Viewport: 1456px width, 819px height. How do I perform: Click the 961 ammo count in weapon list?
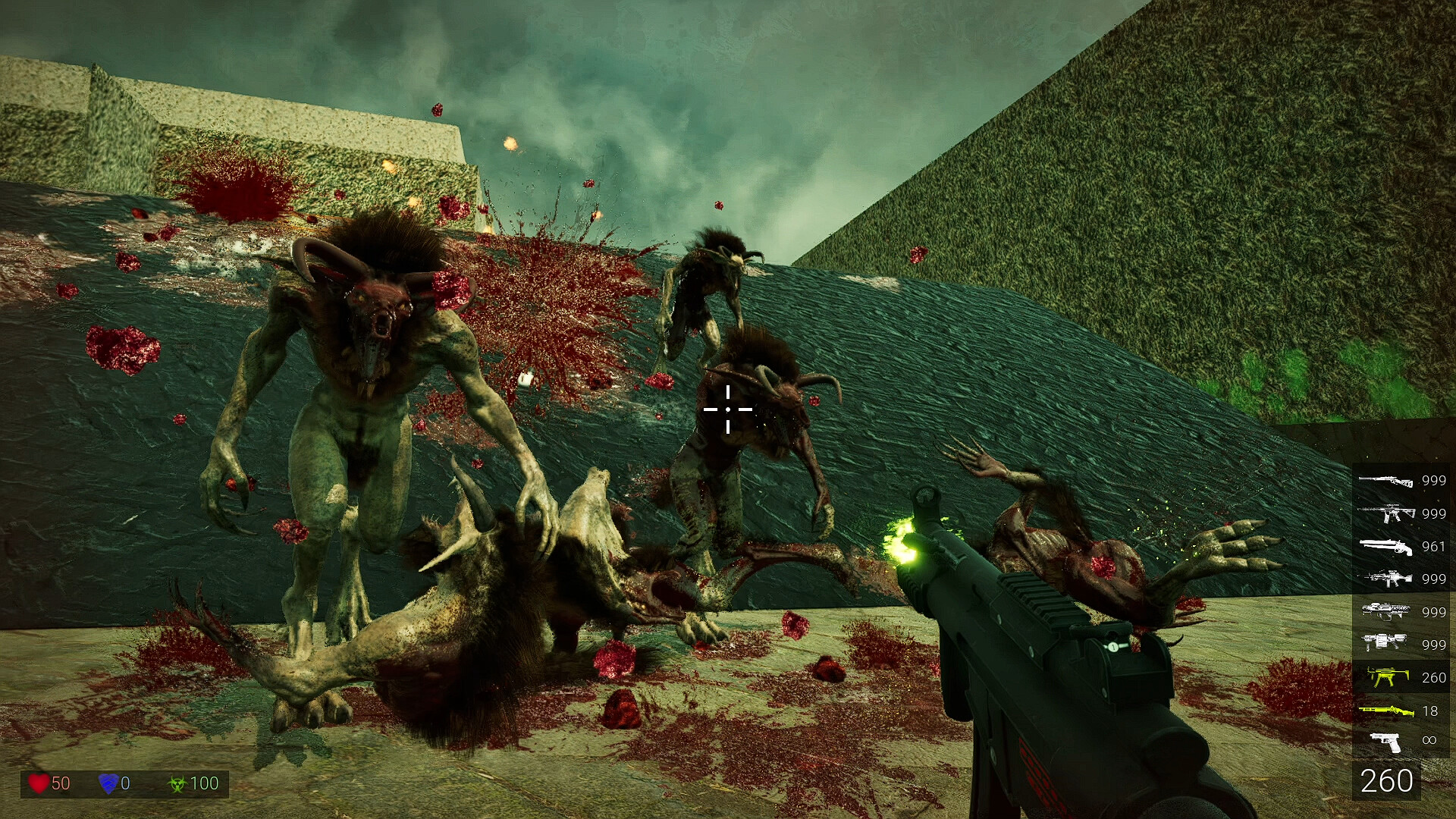coord(1433,548)
